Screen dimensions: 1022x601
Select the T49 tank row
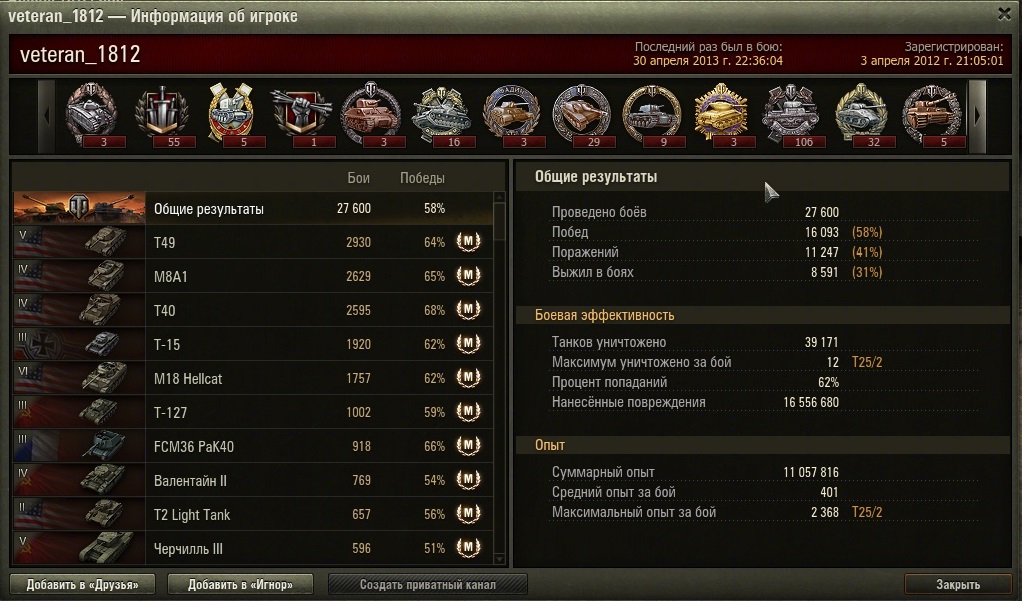[x=253, y=243]
